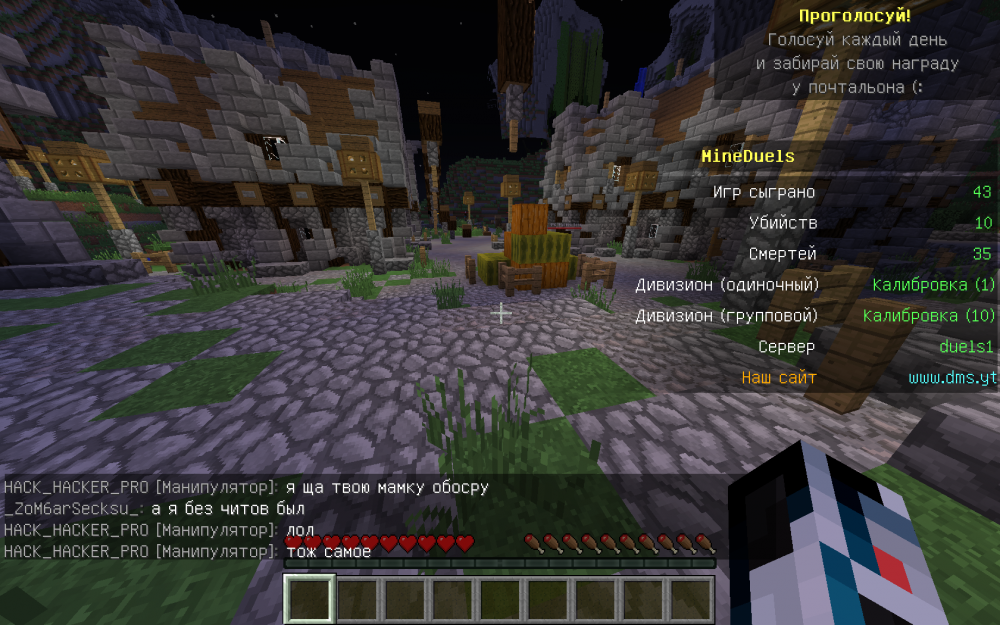Select HACK_HACKER_PRO's "лол" chat message
This screenshot has height=625, width=1000.
[x=300, y=530]
